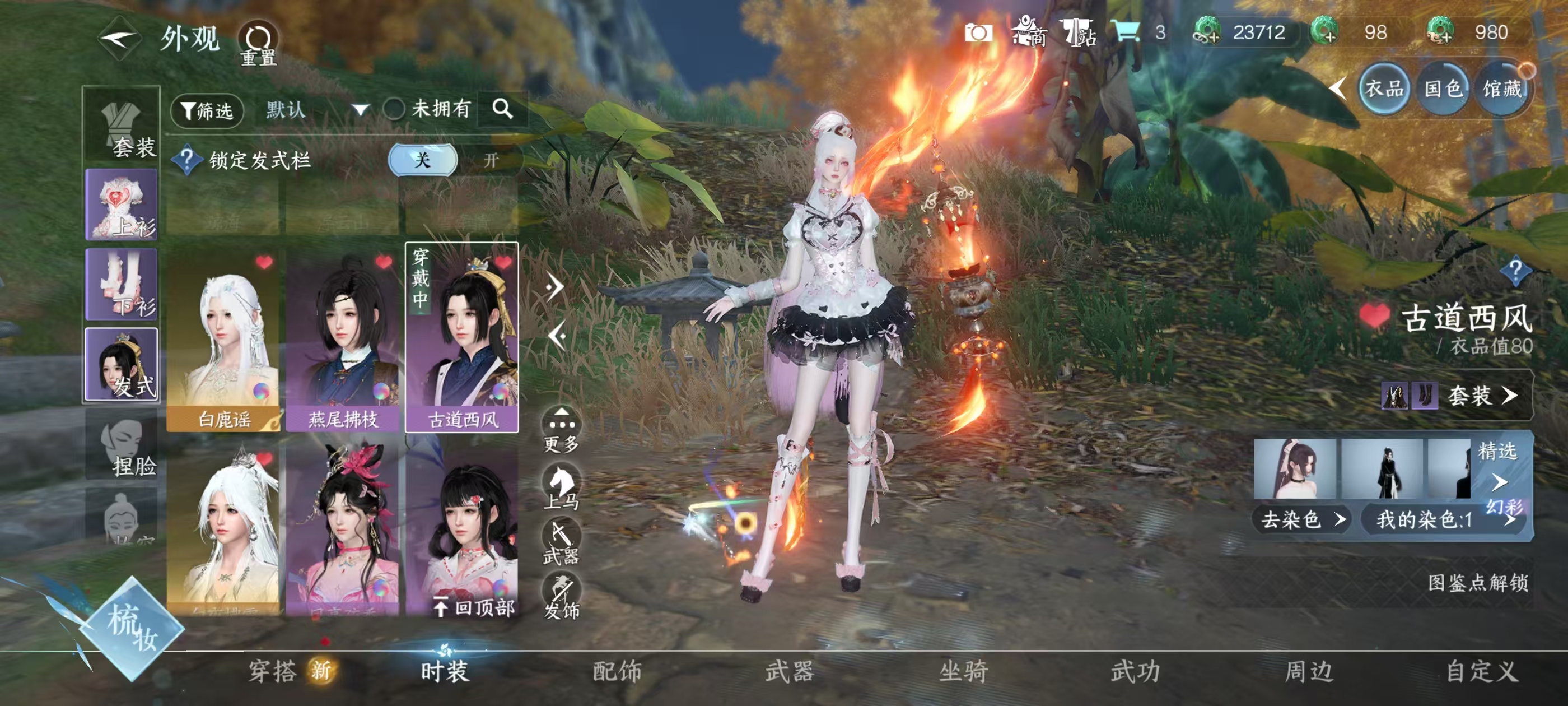Open the 筛选 filter options
This screenshot has height=706, width=1568.
207,111
